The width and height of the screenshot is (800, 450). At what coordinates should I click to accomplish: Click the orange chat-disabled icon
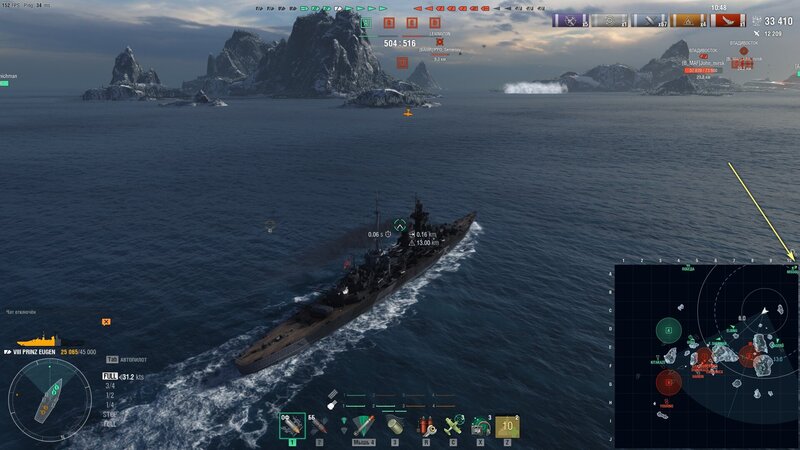coord(106,321)
